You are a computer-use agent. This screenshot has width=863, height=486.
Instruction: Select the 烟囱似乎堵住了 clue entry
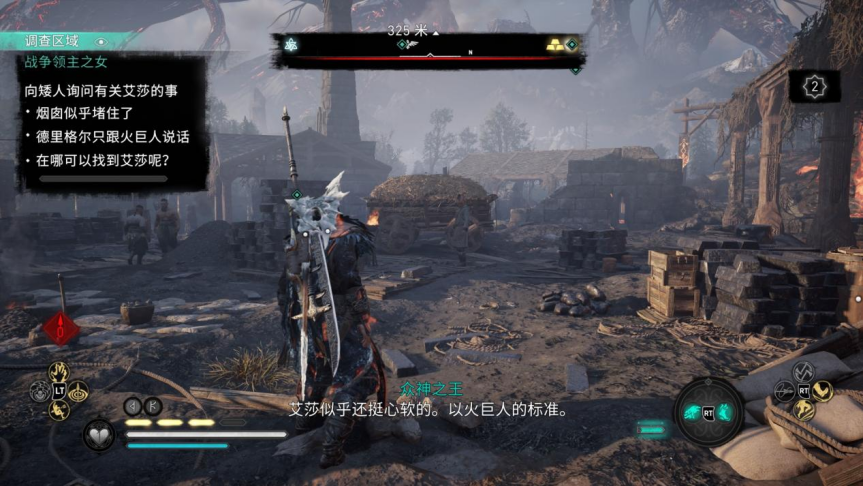(x=89, y=113)
